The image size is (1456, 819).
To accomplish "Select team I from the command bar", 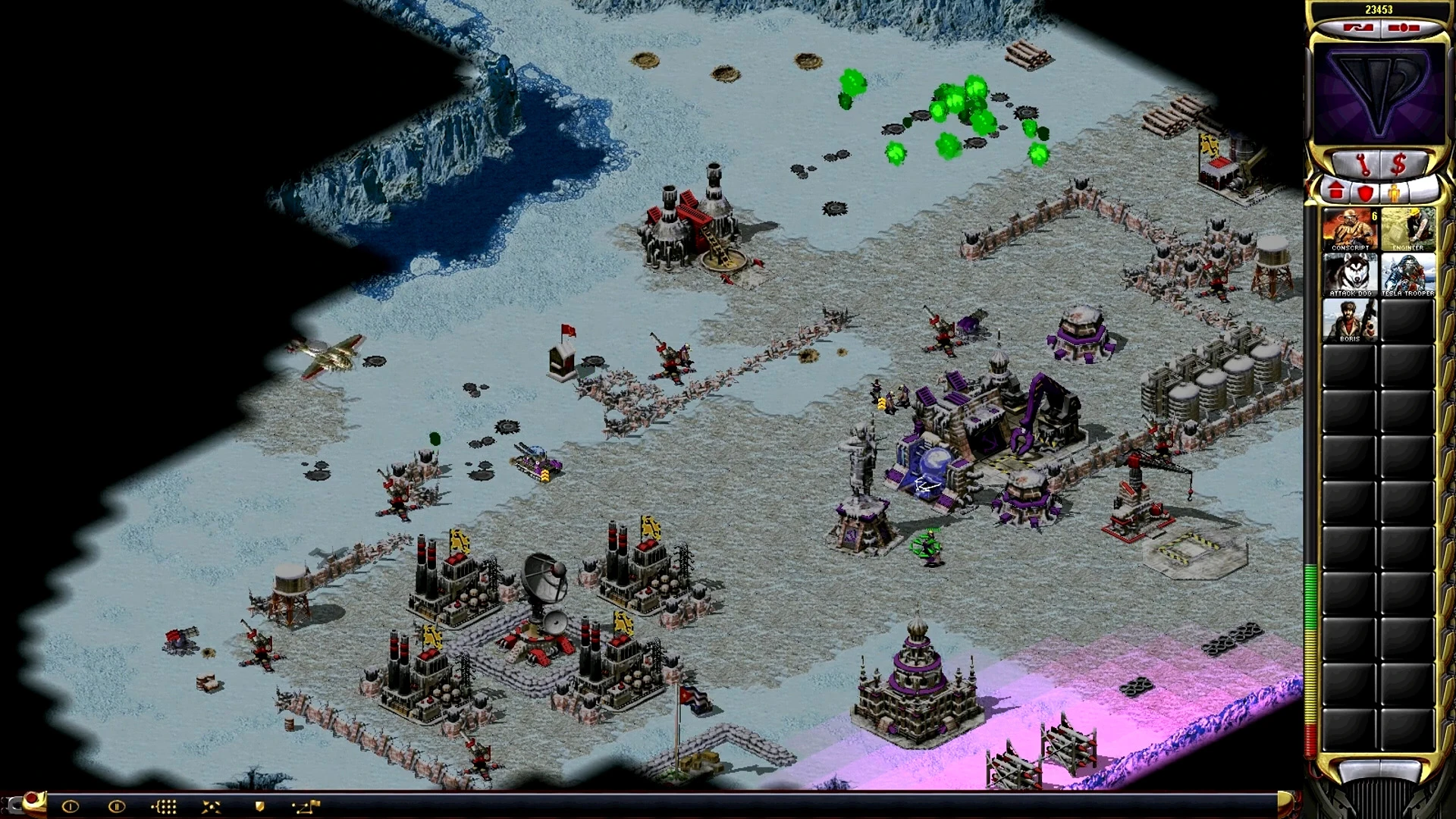I will coord(70,806).
